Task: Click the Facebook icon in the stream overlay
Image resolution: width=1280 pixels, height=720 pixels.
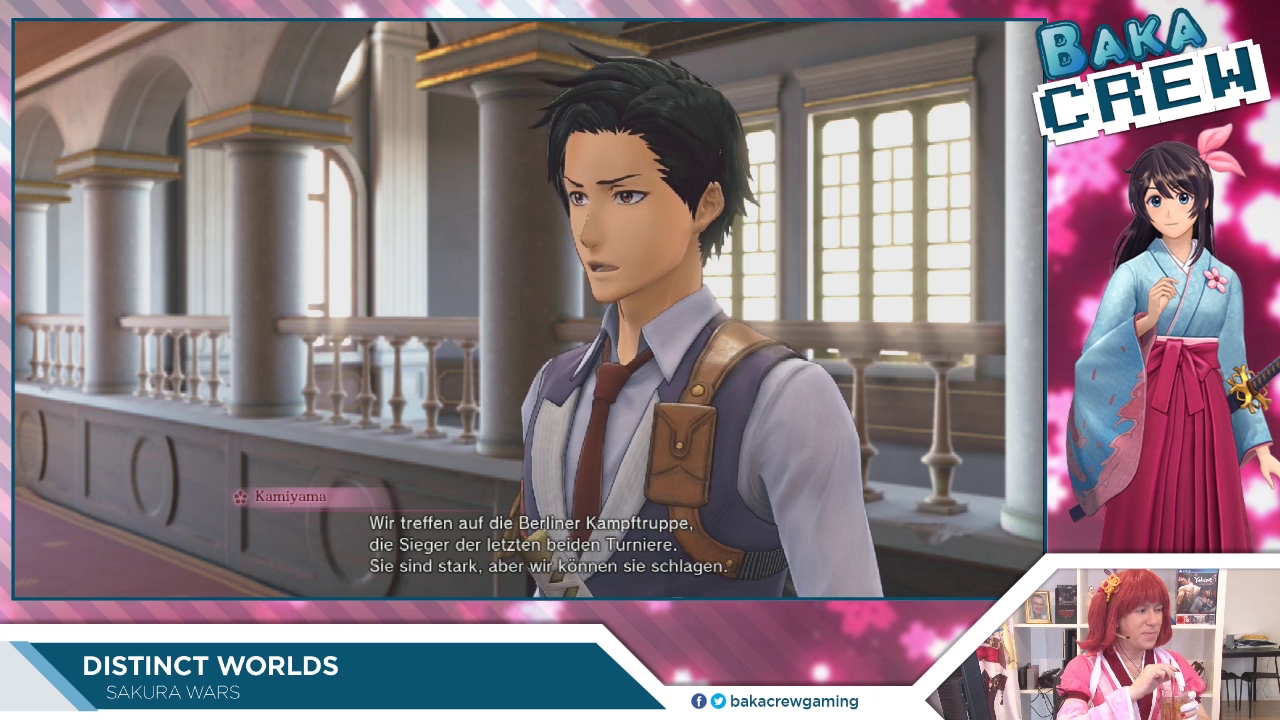Action: click(699, 701)
